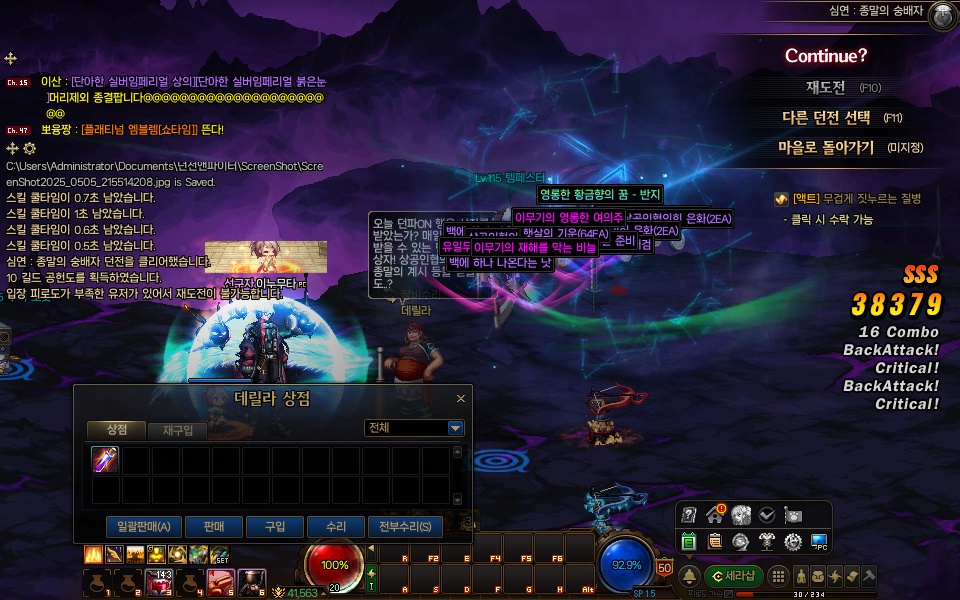Click the 일괄판매(A) bulk sell button
Image resolution: width=960 pixels, height=600 pixels.
pyautogui.click(x=143, y=526)
